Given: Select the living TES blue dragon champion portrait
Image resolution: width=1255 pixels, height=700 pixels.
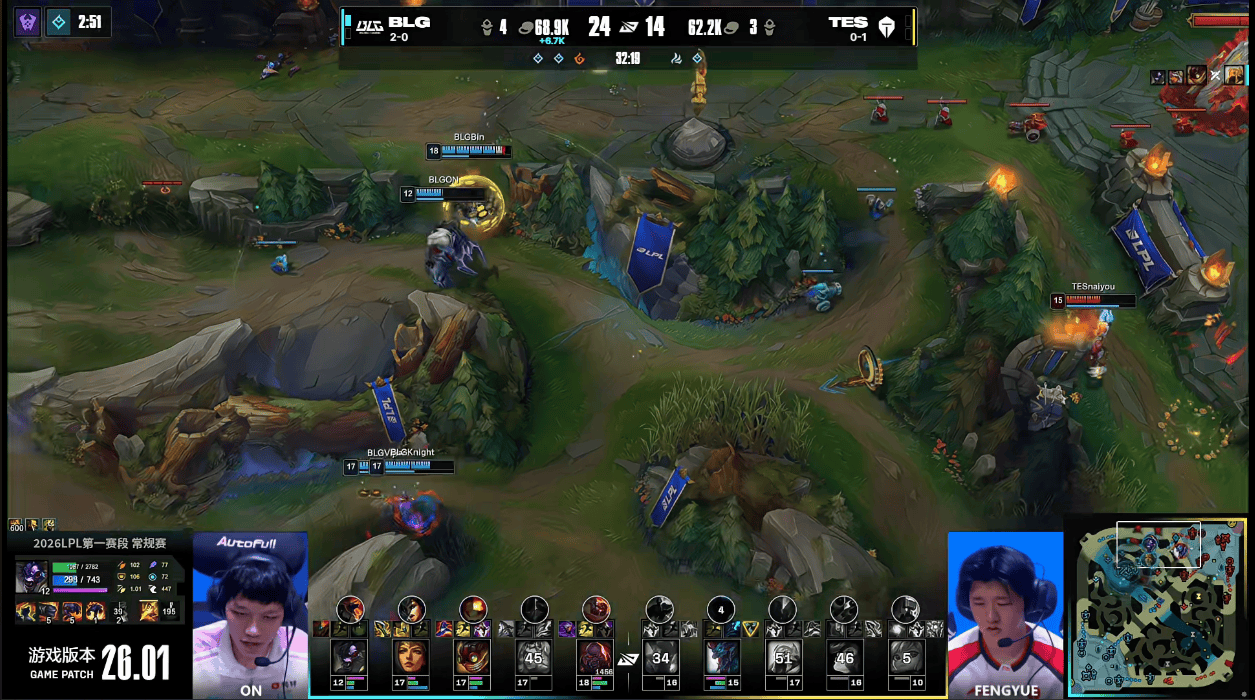Looking at the screenshot, I should click(x=721, y=658).
